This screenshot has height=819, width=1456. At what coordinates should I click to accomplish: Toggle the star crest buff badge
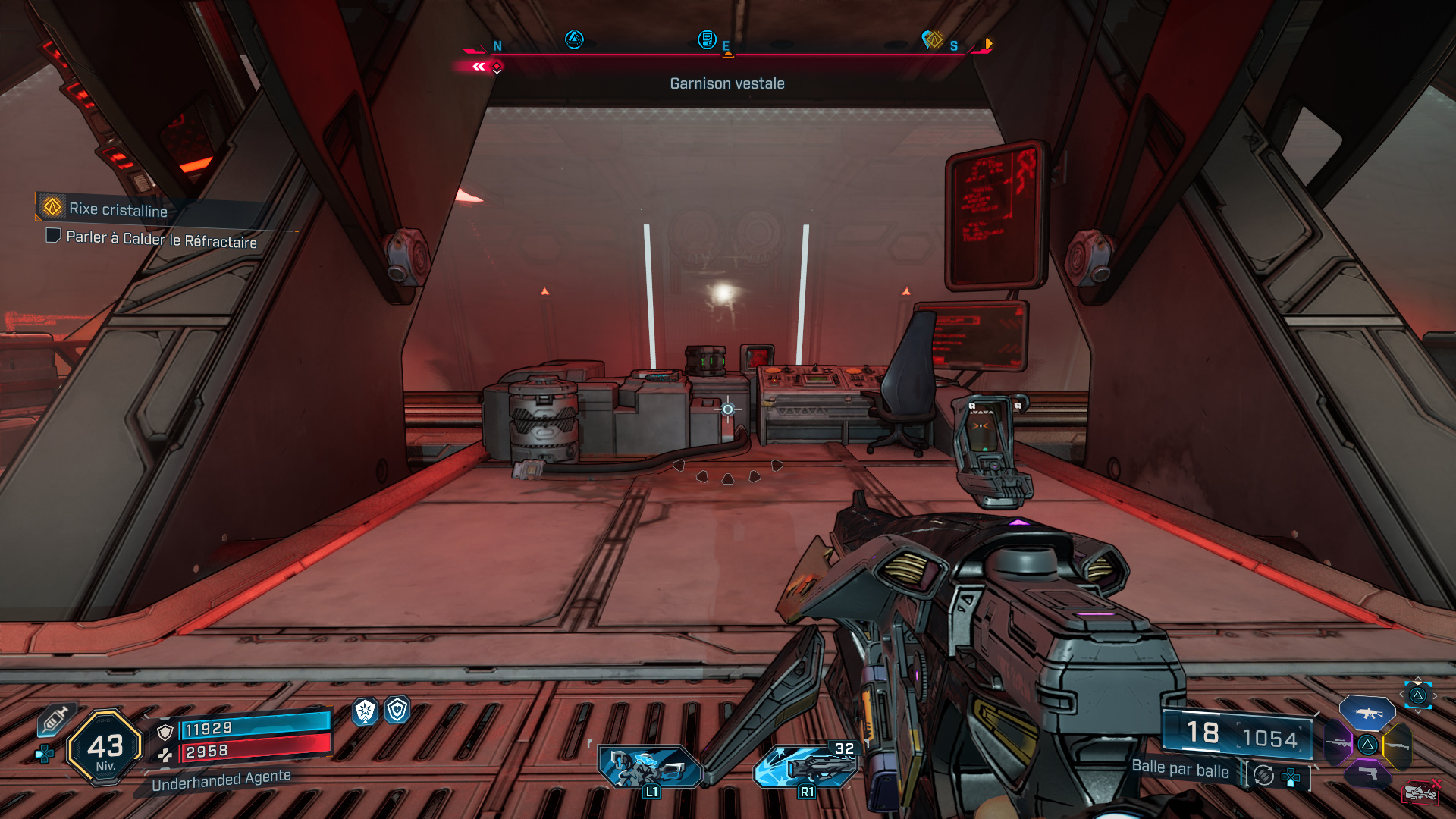365,713
